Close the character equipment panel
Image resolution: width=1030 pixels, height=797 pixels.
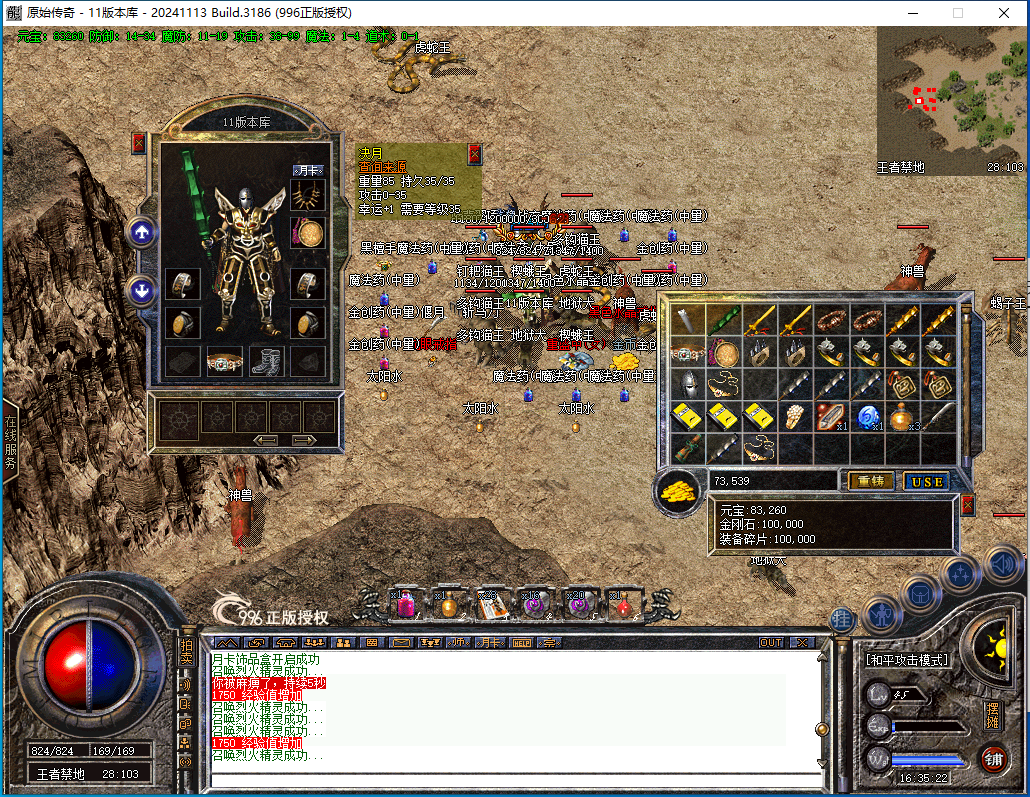[139, 143]
